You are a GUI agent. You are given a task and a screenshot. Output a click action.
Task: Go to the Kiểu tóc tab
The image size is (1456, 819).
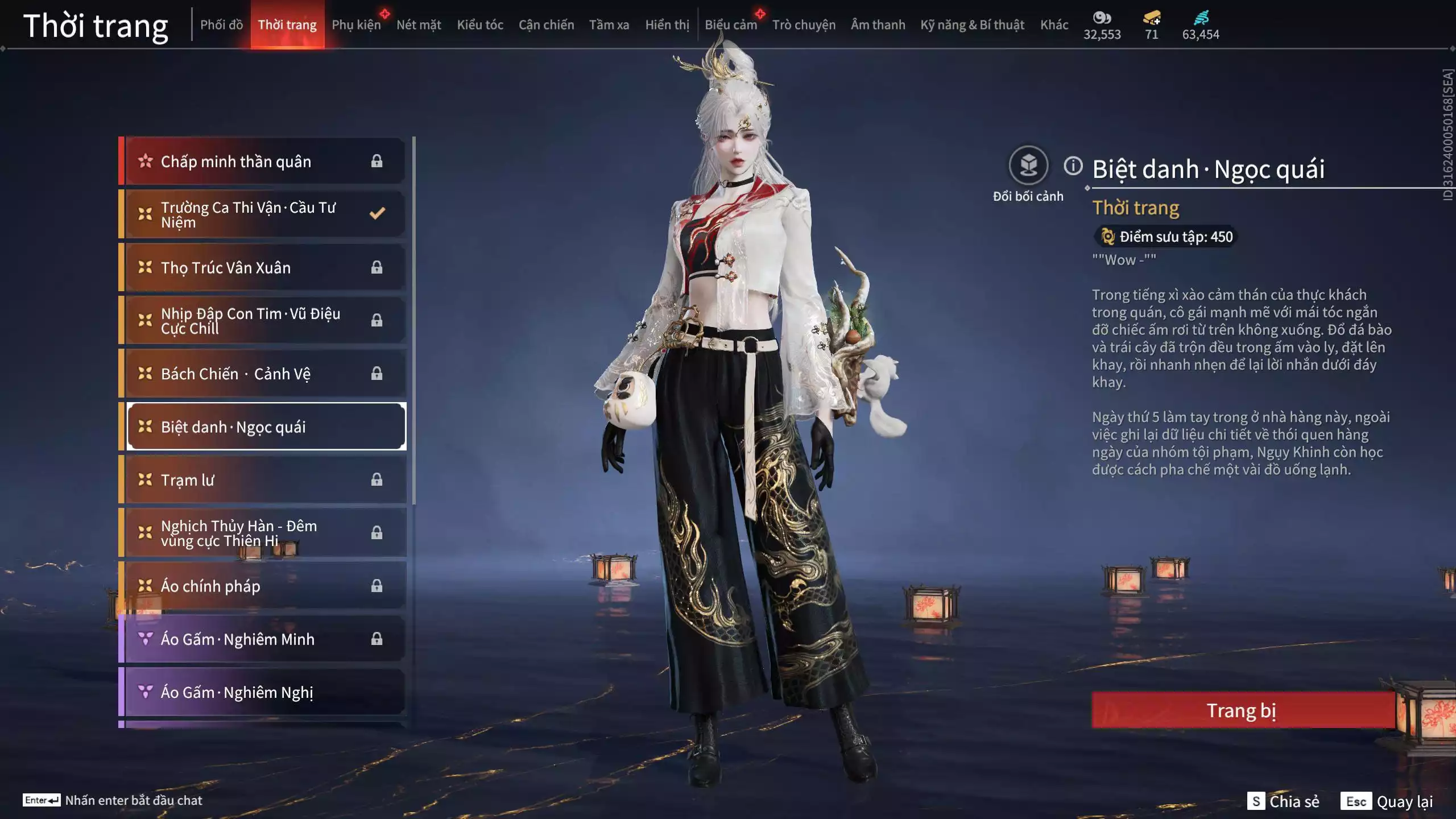pos(480,25)
